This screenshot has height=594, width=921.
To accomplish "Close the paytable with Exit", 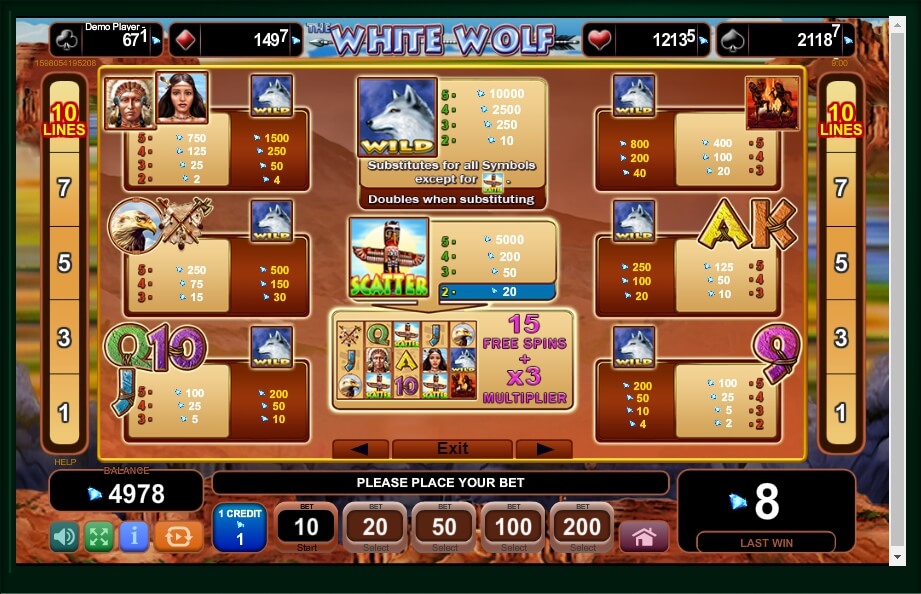I will (452, 449).
